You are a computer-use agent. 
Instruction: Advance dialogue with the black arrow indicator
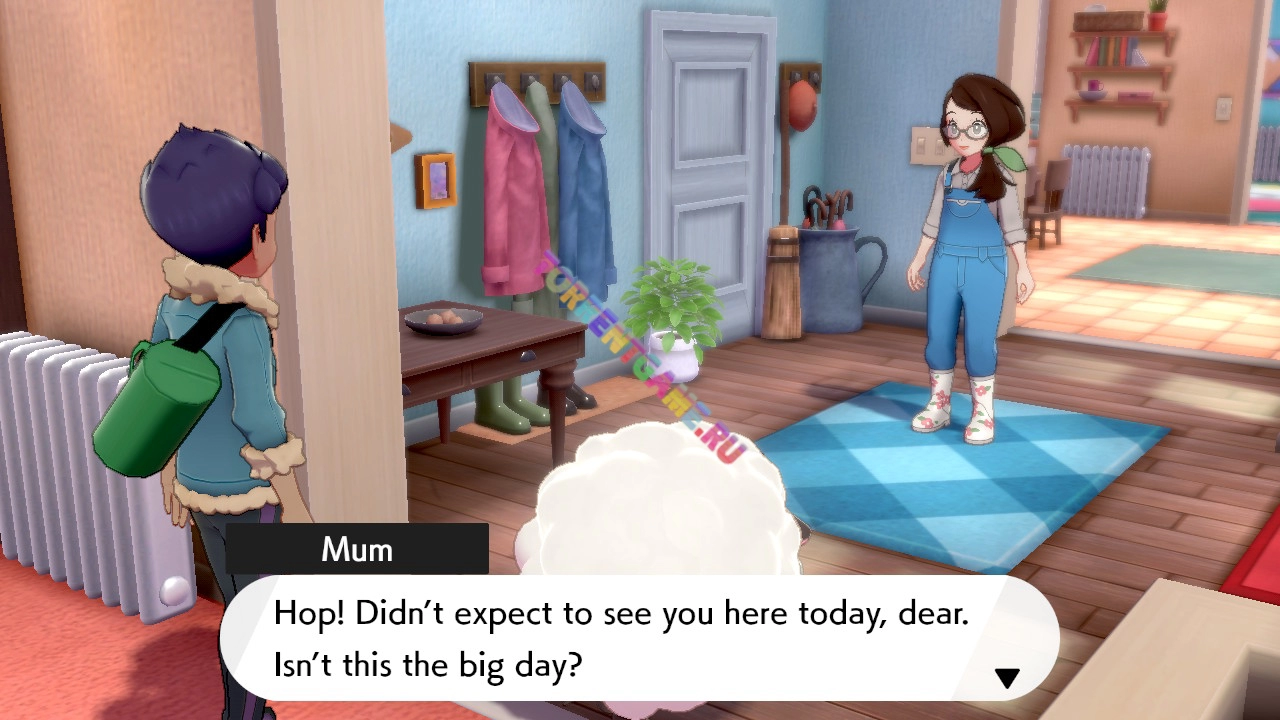pos(1006,678)
